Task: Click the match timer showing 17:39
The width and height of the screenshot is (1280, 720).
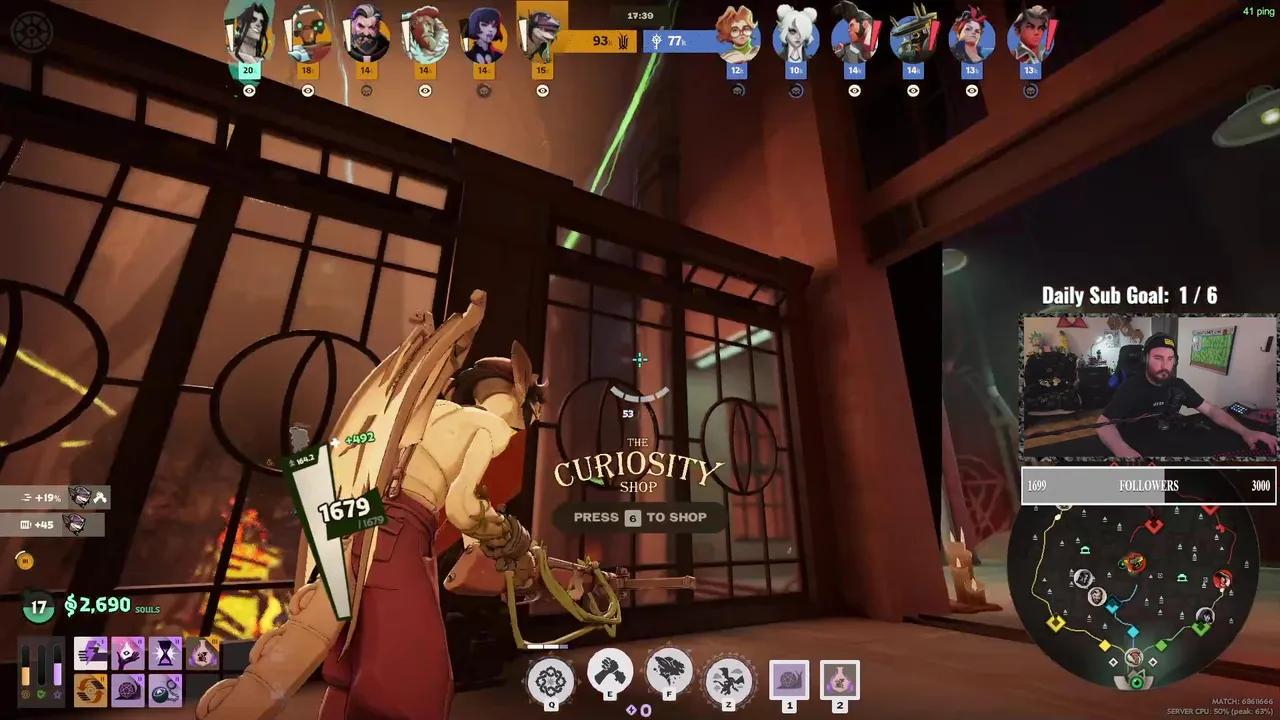Action: (640, 16)
